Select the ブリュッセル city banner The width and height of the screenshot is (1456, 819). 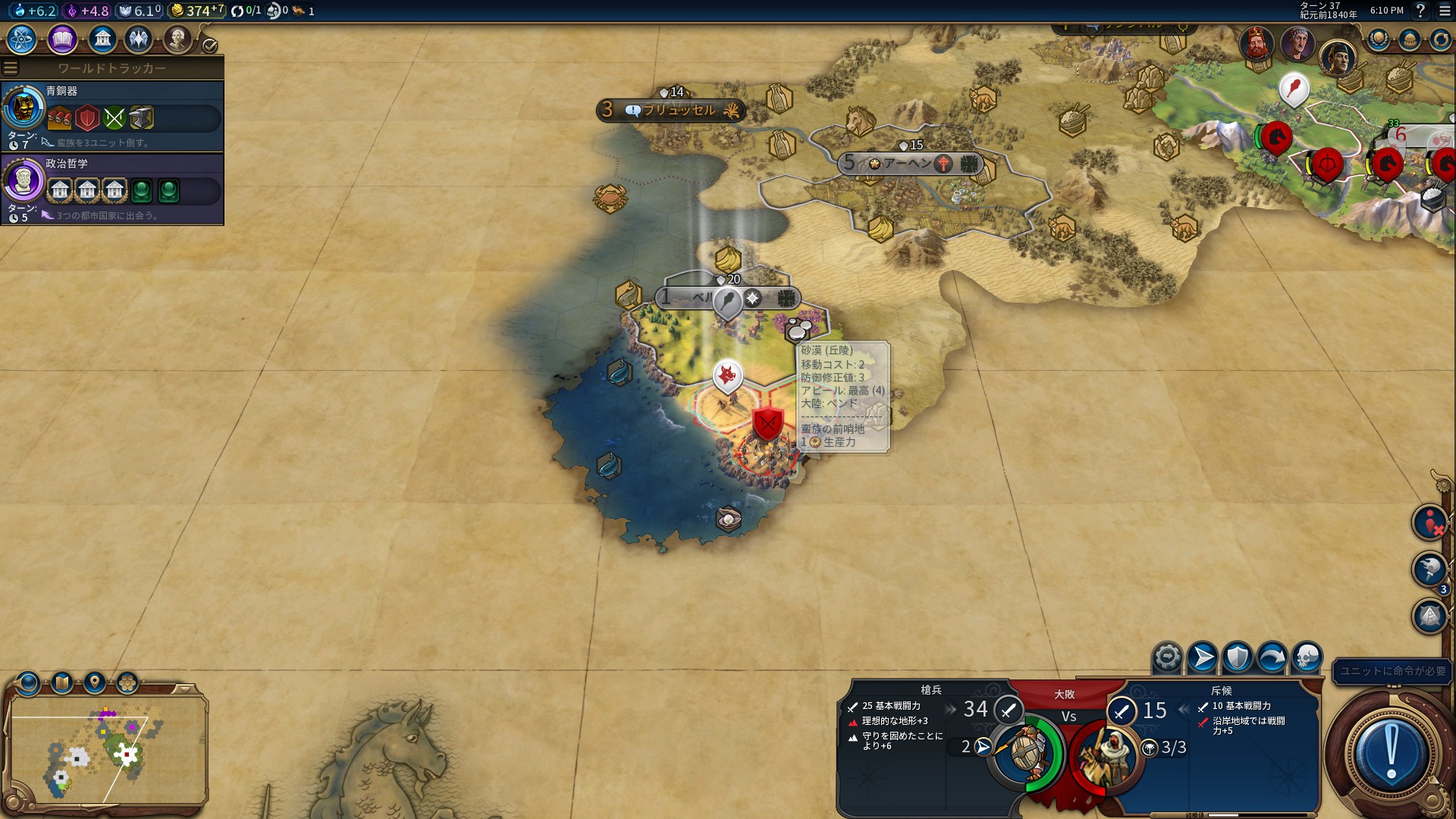(671, 111)
